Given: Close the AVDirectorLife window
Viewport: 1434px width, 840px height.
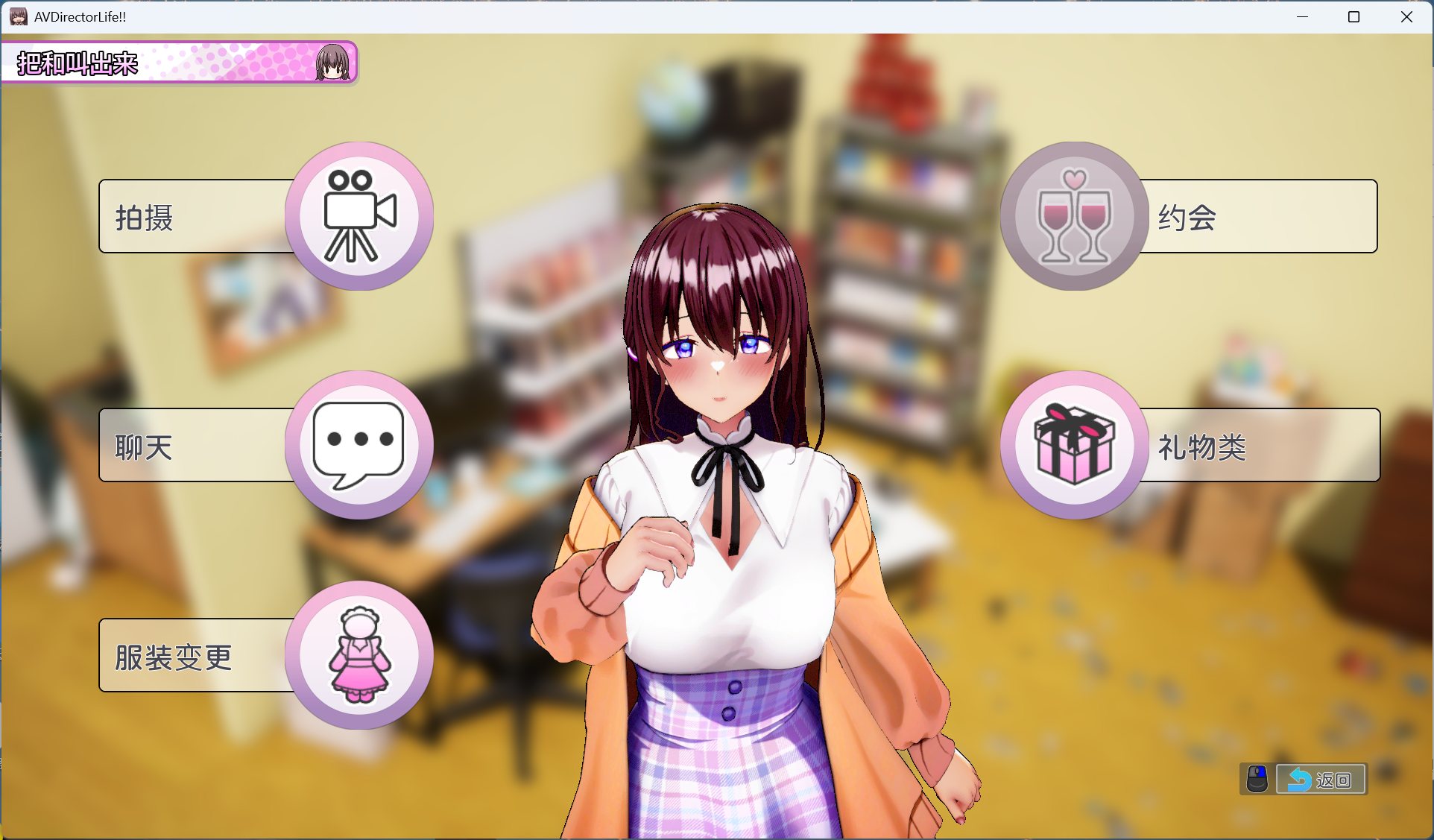Looking at the screenshot, I should (1406, 16).
